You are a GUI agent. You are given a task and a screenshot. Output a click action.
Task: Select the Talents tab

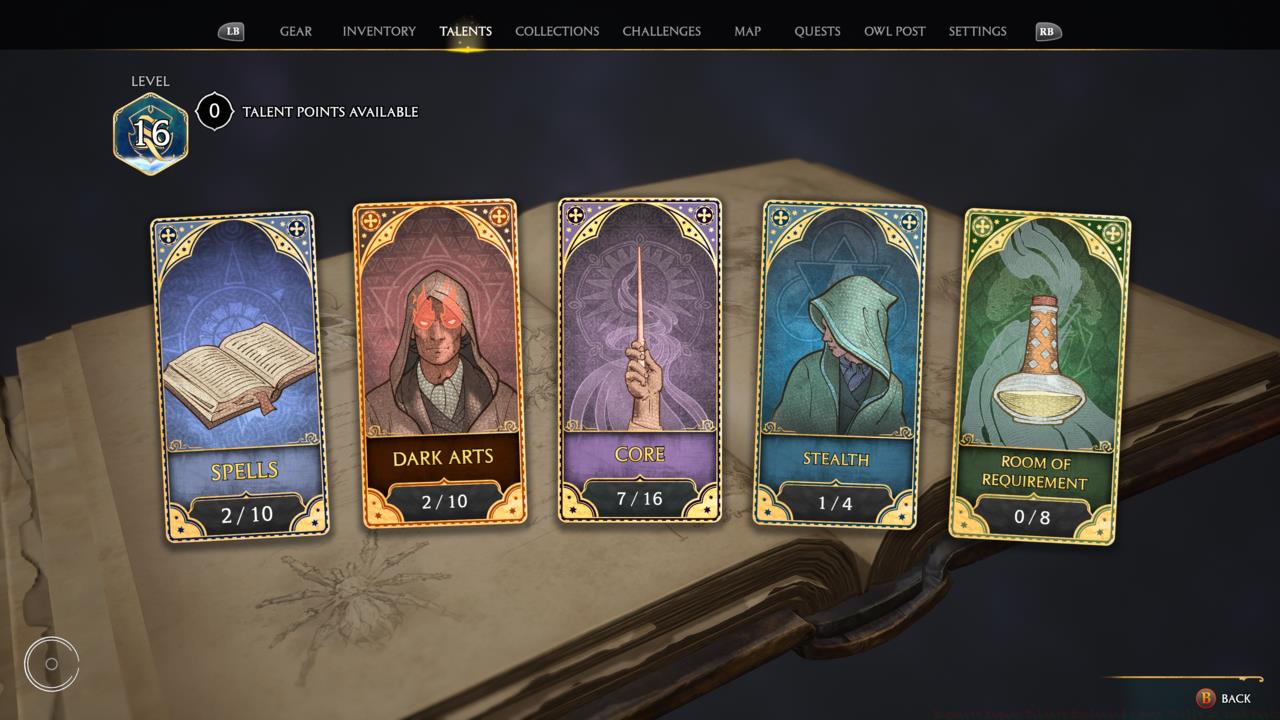tap(466, 31)
